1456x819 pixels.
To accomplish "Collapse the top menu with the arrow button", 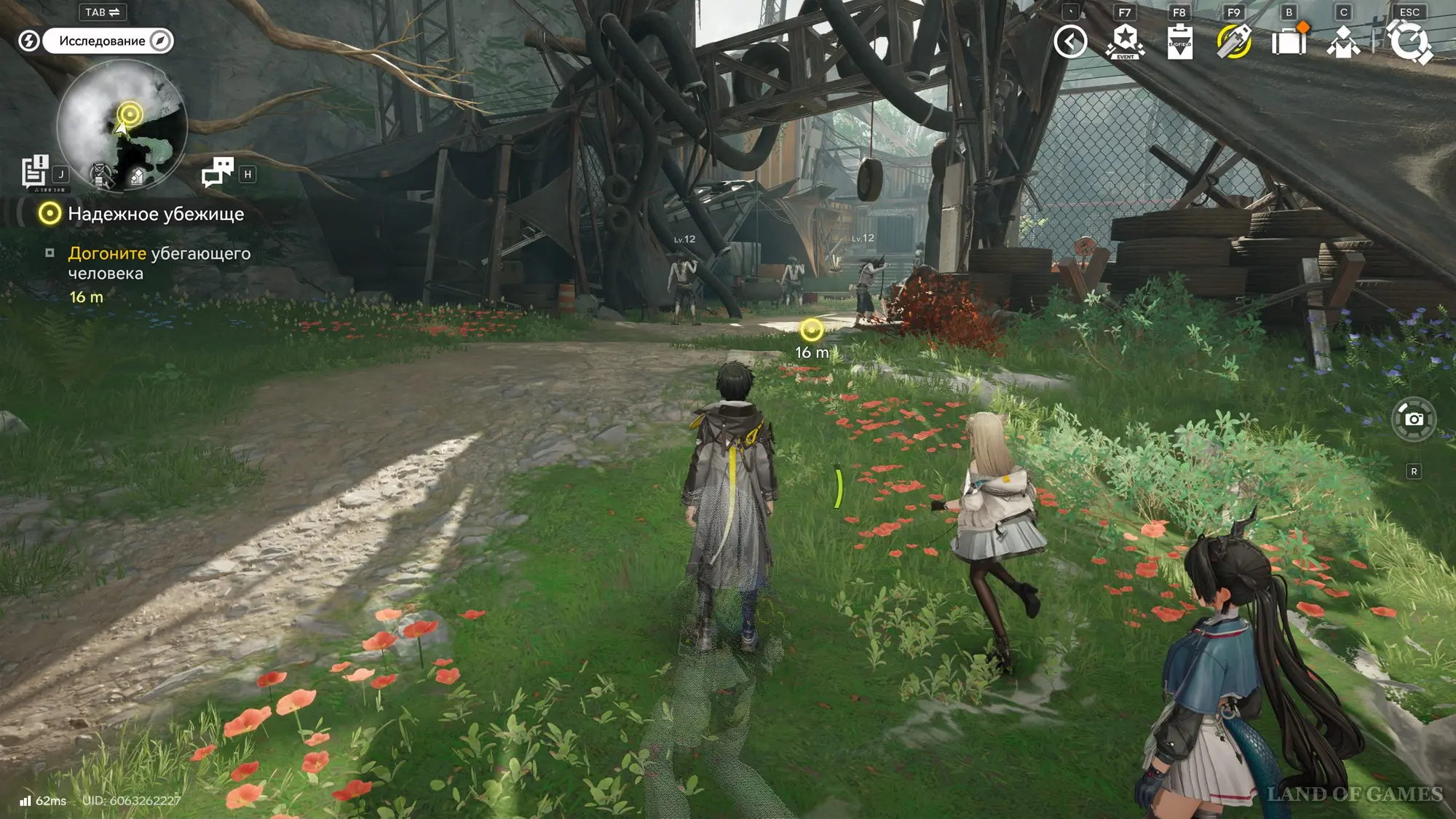I will coord(1070,41).
